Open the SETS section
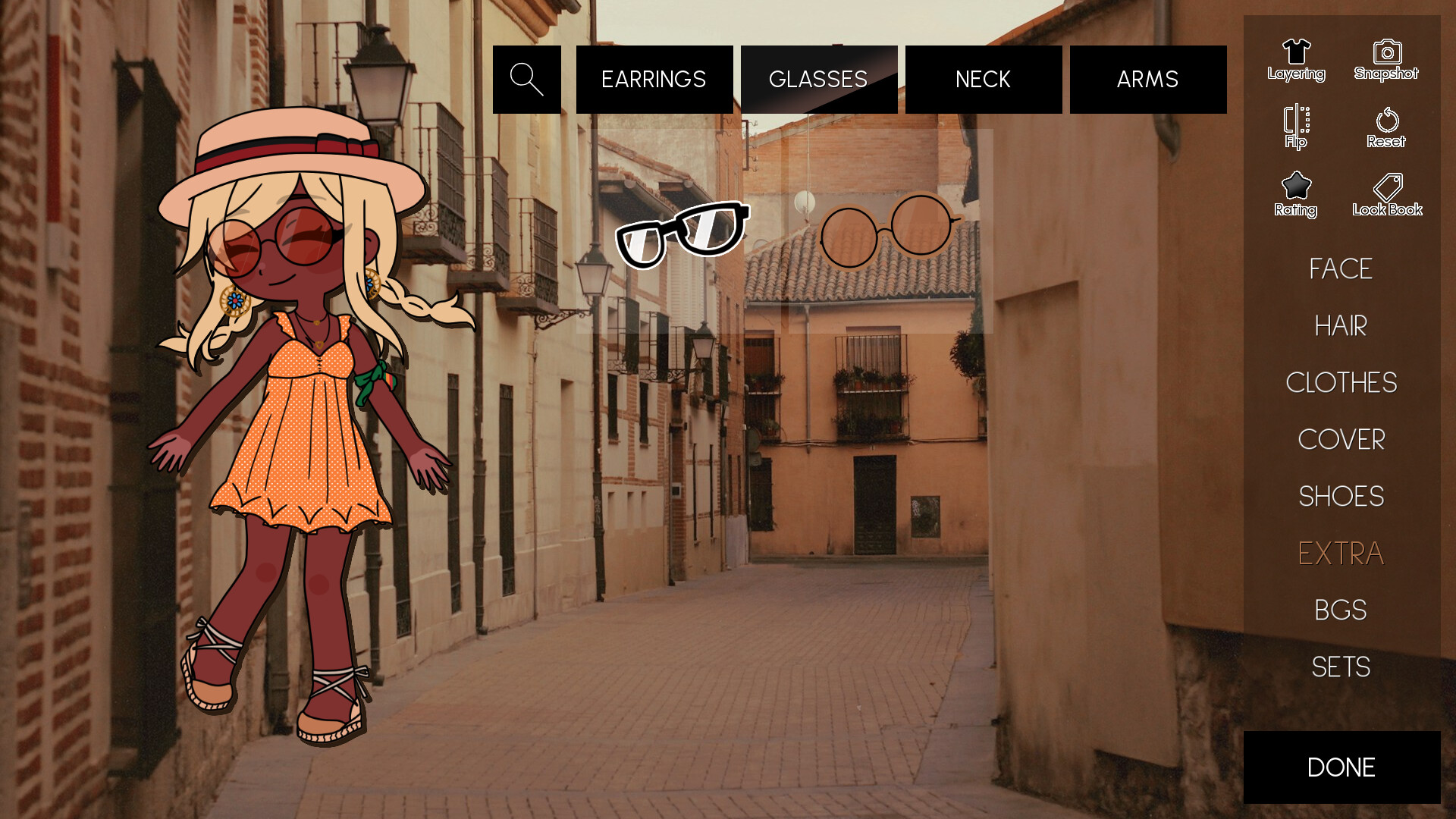Image resolution: width=1456 pixels, height=819 pixels. click(1341, 667)
